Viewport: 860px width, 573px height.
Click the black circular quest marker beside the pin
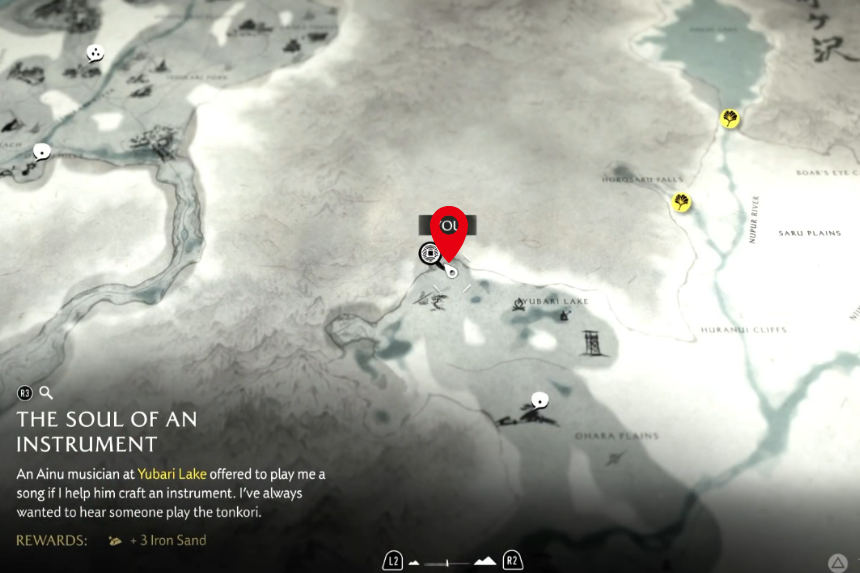point(430,254)
